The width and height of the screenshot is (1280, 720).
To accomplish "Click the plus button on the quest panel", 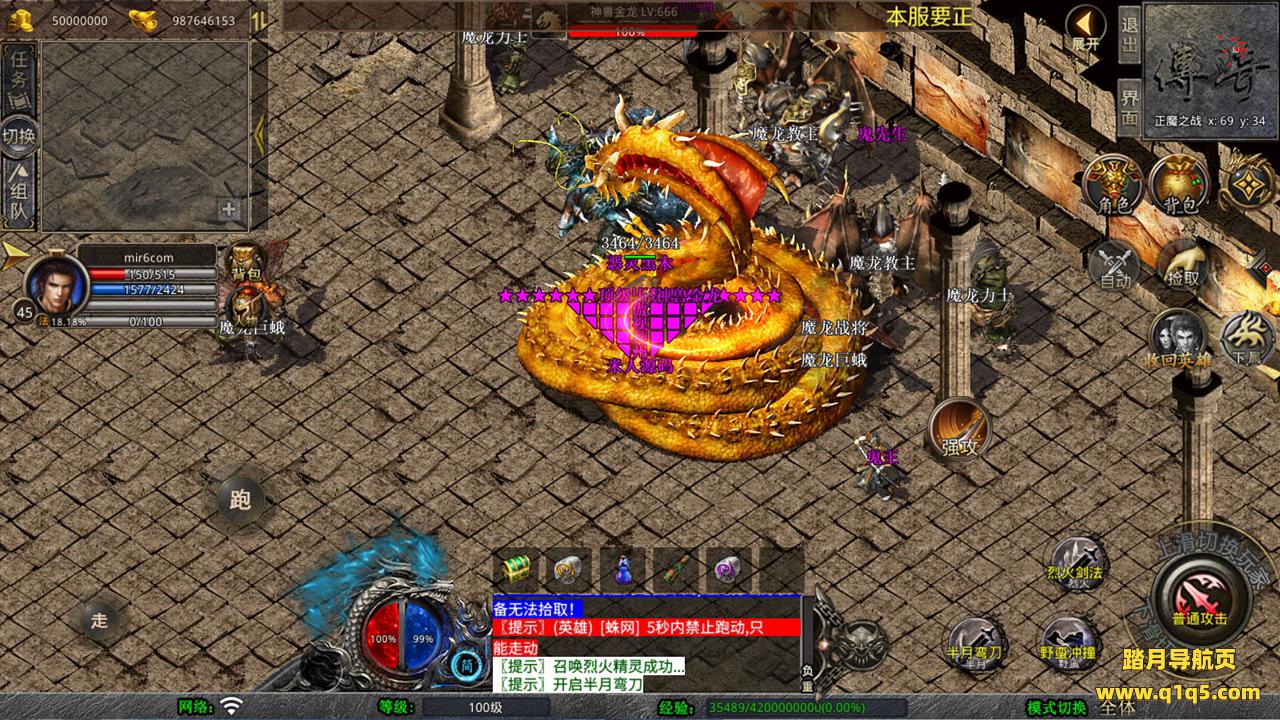I will pyautogui.click(x=229, y=210).
